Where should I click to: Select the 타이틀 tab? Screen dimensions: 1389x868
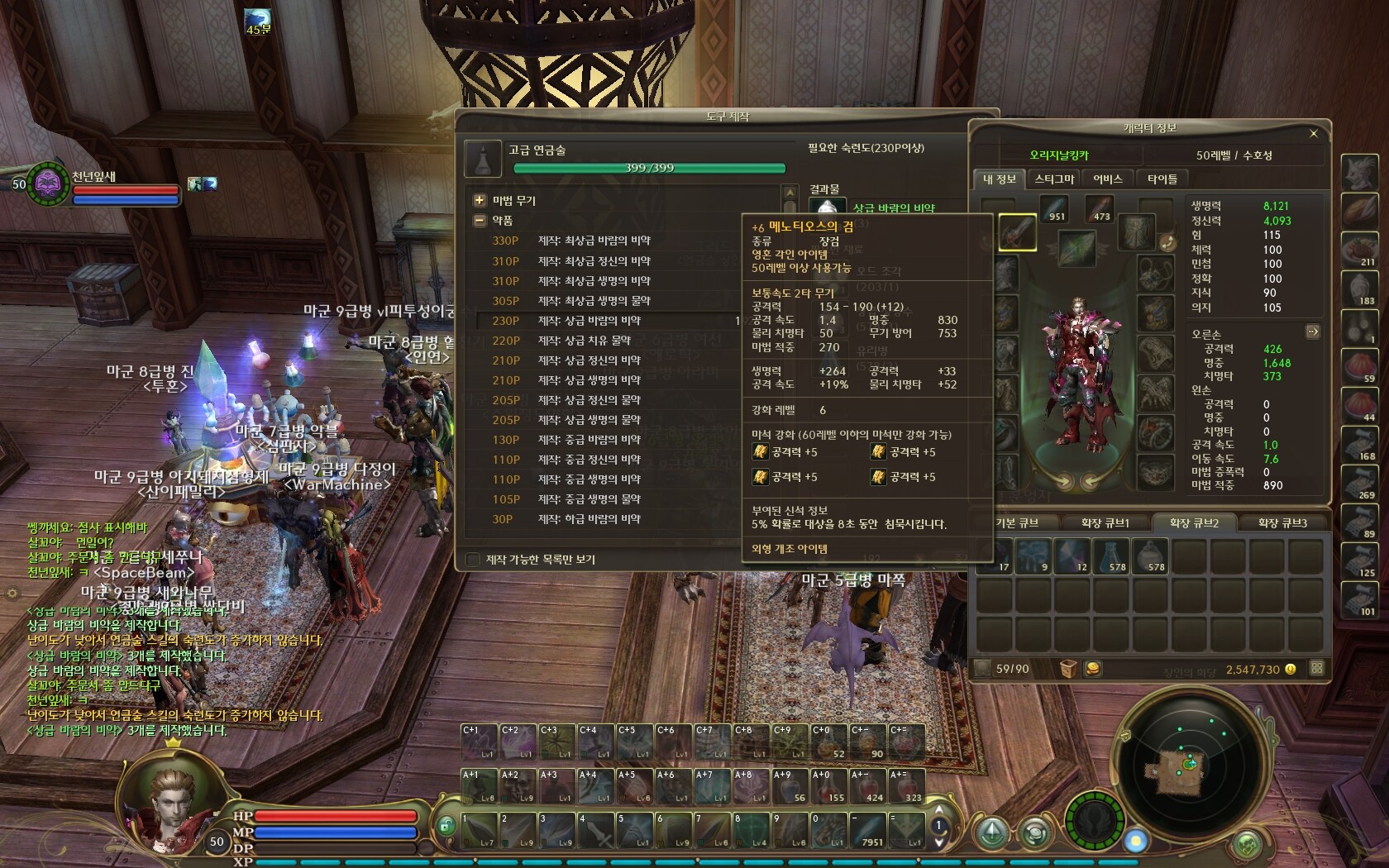(x=1162, y=179)
